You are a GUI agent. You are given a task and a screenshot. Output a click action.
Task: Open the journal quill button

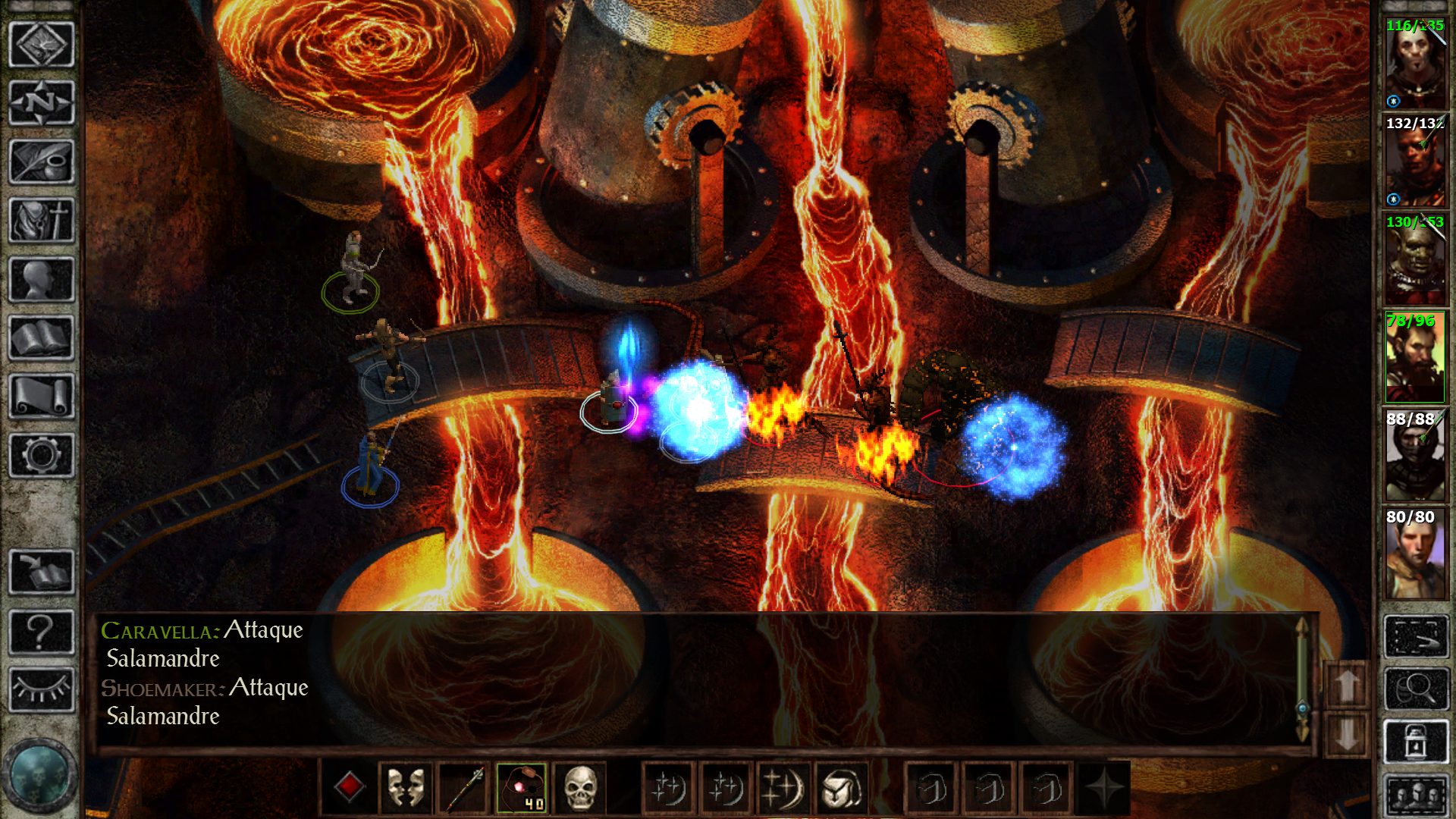(x=41, y=162)
